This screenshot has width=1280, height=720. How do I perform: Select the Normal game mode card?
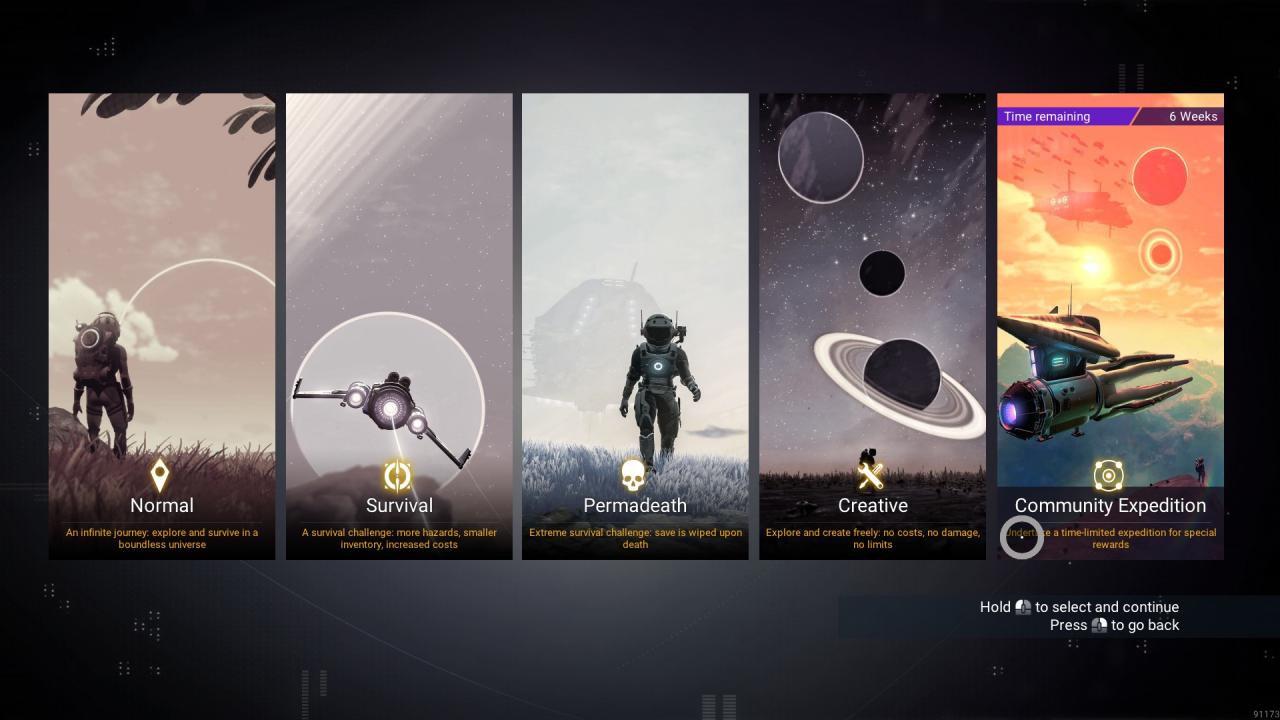(x=162, y=326)
